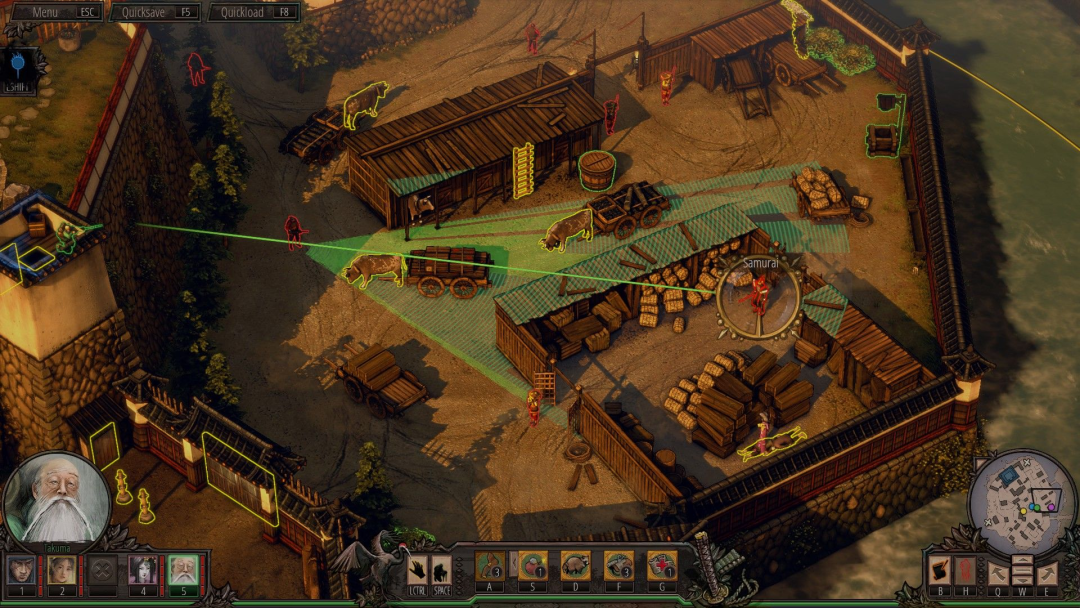The width and height of the screenshot is (1080, 608).
Task: Rotate camera with the E button
Action: click(x=1046, y=573)
